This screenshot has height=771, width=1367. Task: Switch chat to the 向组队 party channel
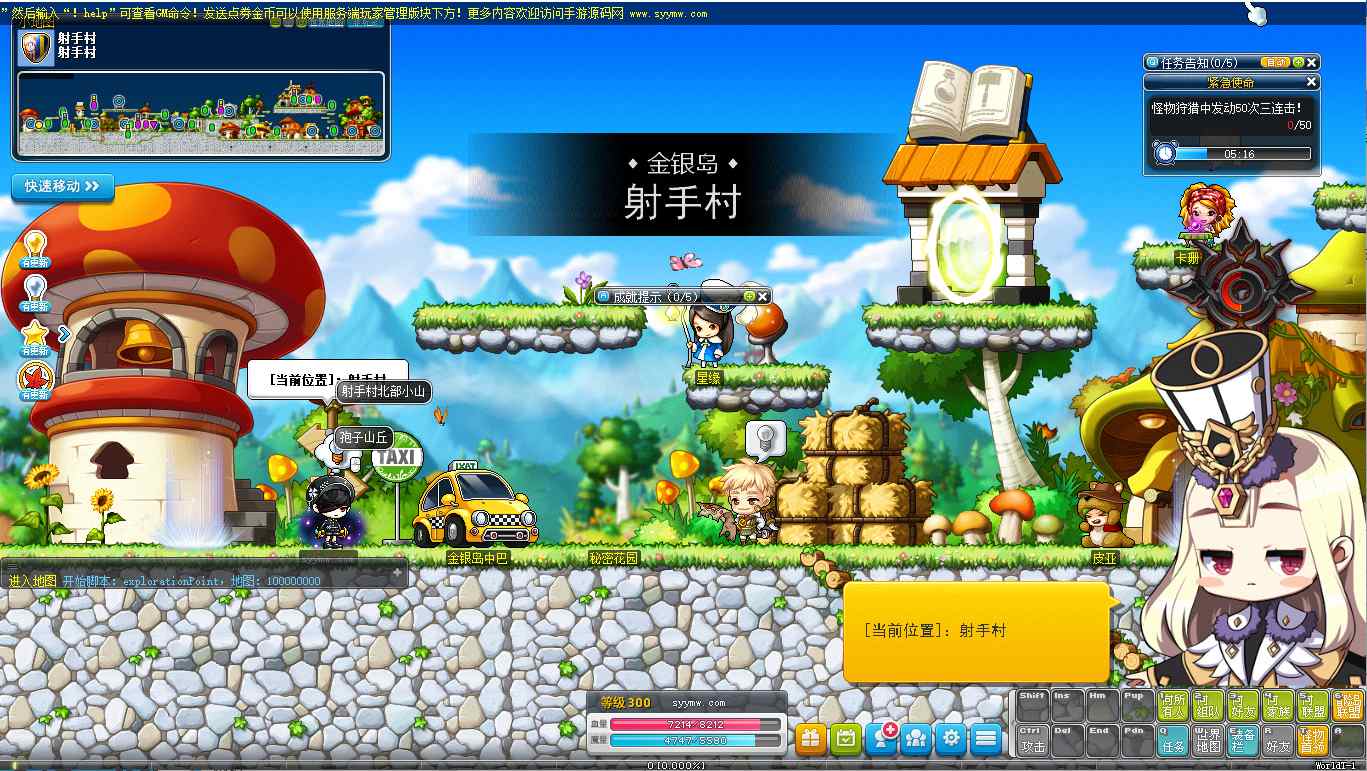pyautogui.click(x=1206, y=705)
